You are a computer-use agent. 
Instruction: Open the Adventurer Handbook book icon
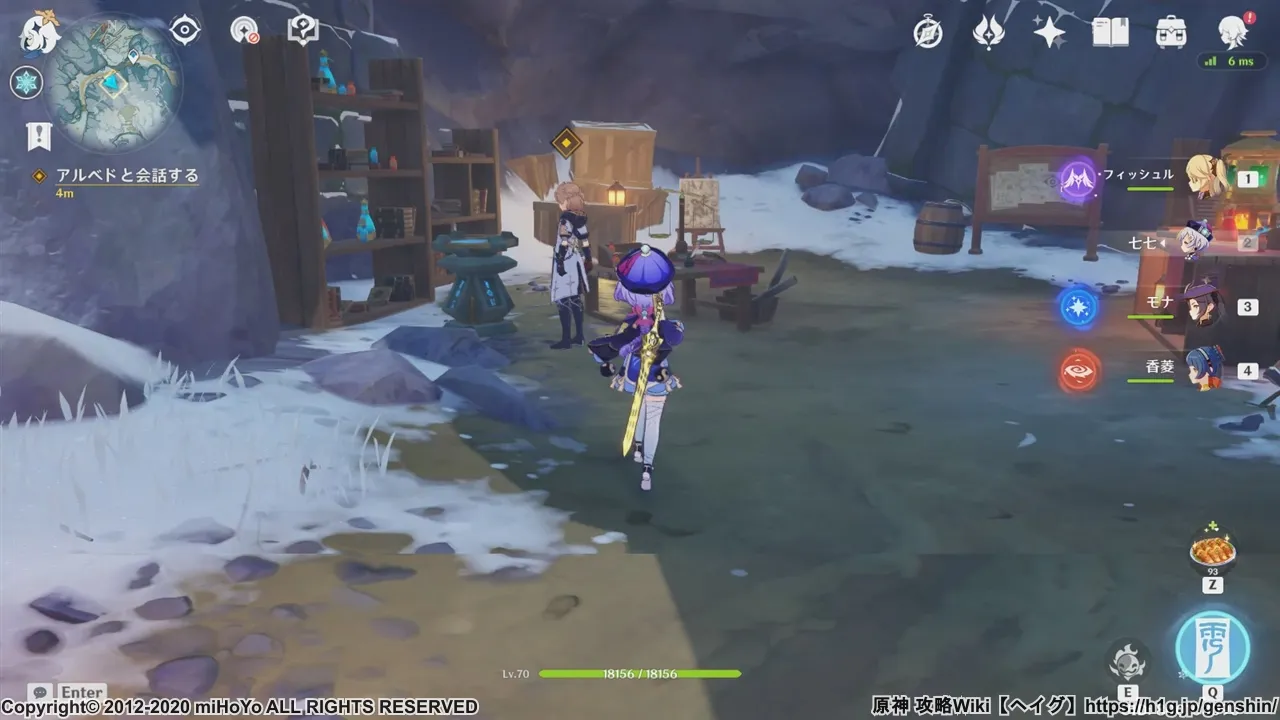click(1110, 30)
